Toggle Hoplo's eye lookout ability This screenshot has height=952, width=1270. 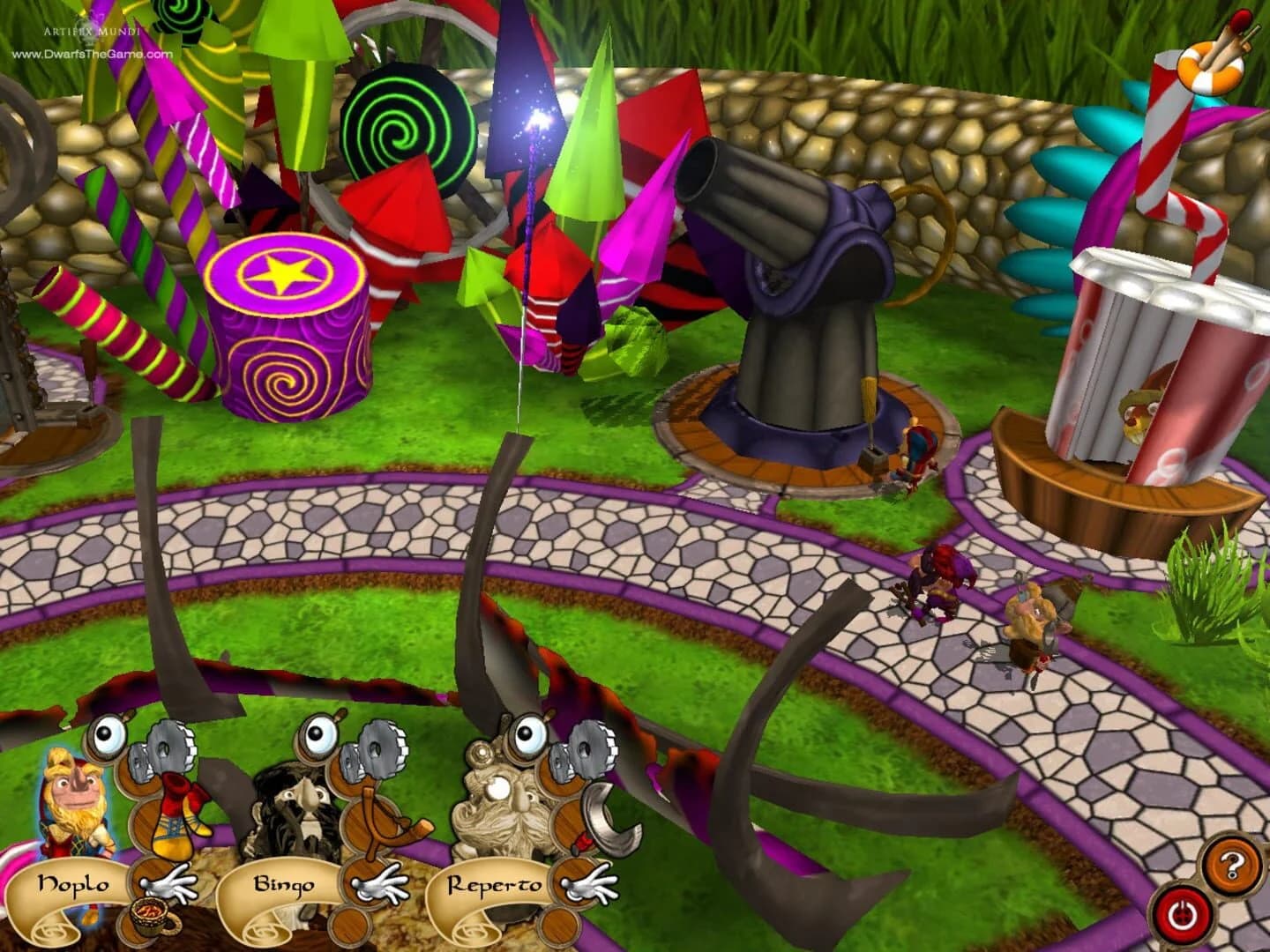(106, 734)
